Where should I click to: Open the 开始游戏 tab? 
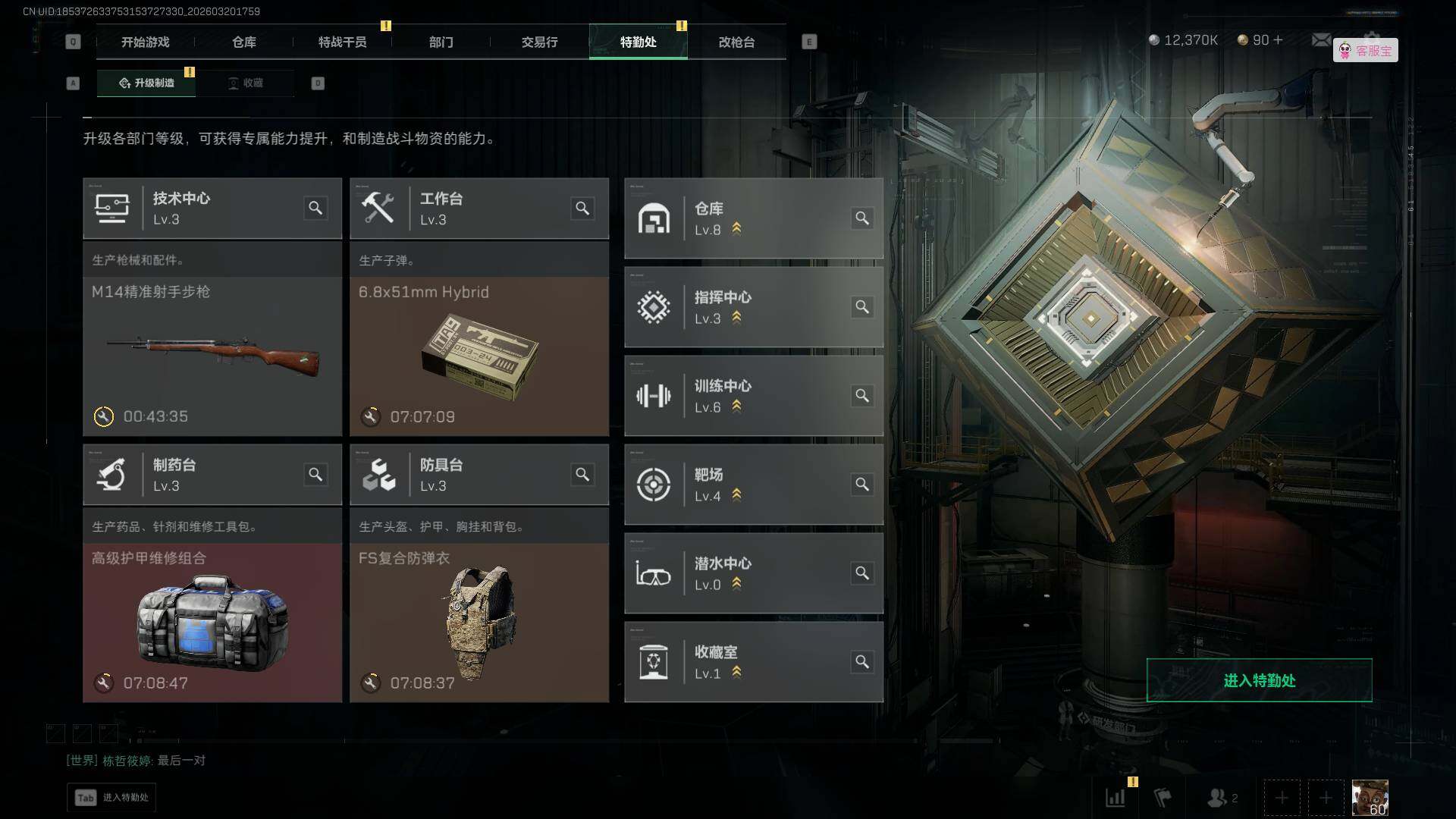(146, 42)
